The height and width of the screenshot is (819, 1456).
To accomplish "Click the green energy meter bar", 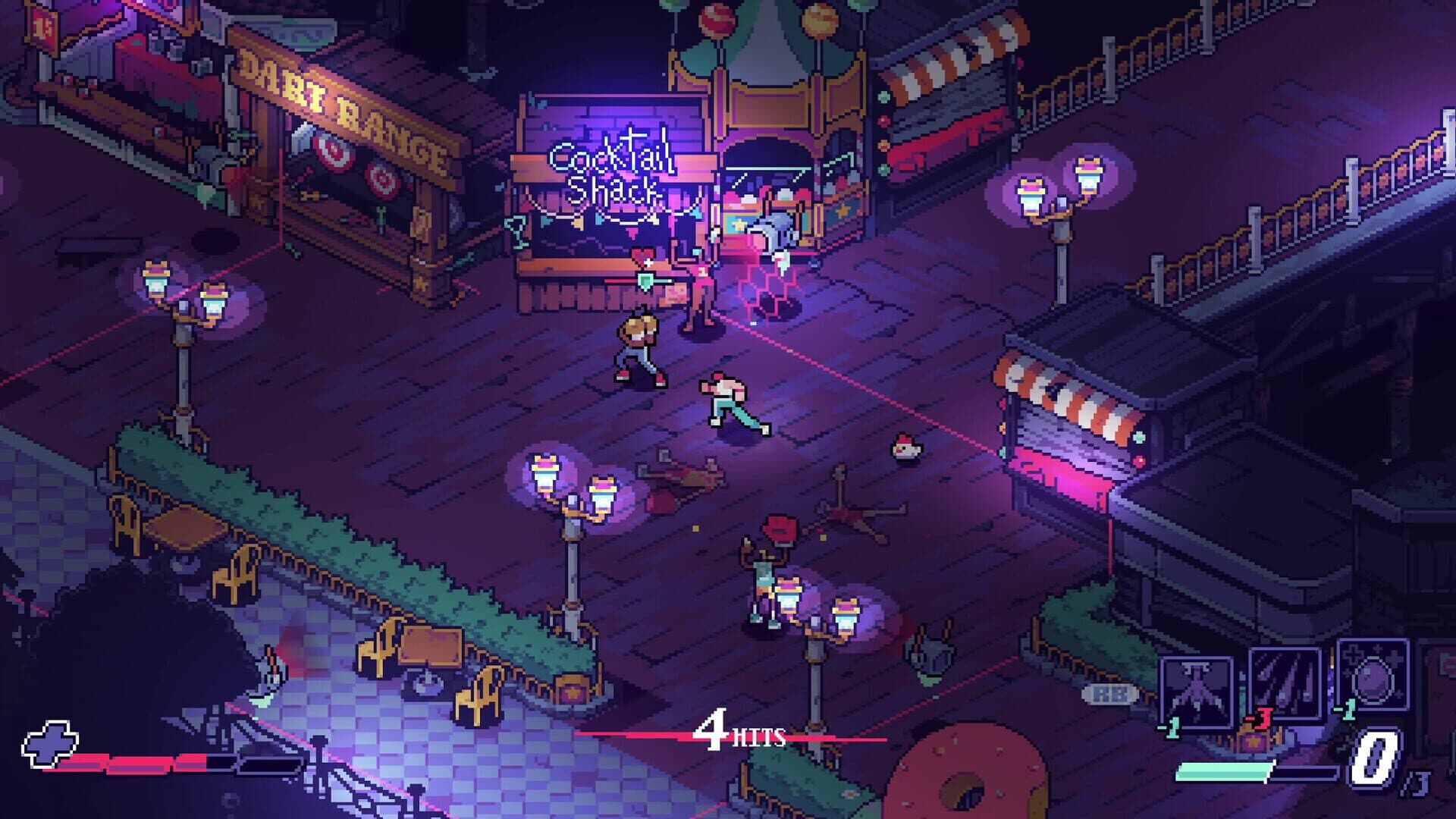I will 1223,773.
